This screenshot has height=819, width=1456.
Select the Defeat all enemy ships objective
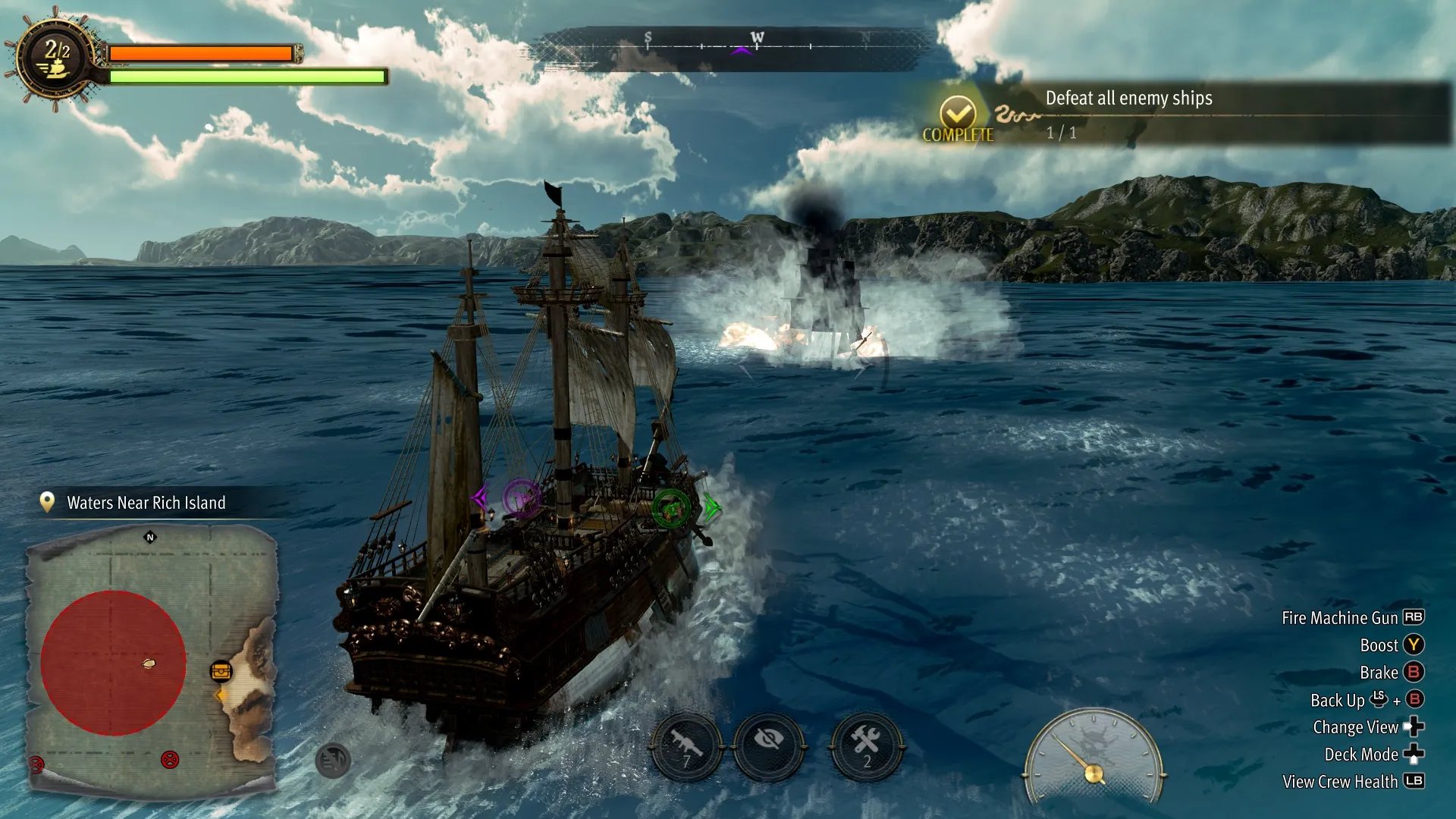[x=1128, y=99]
